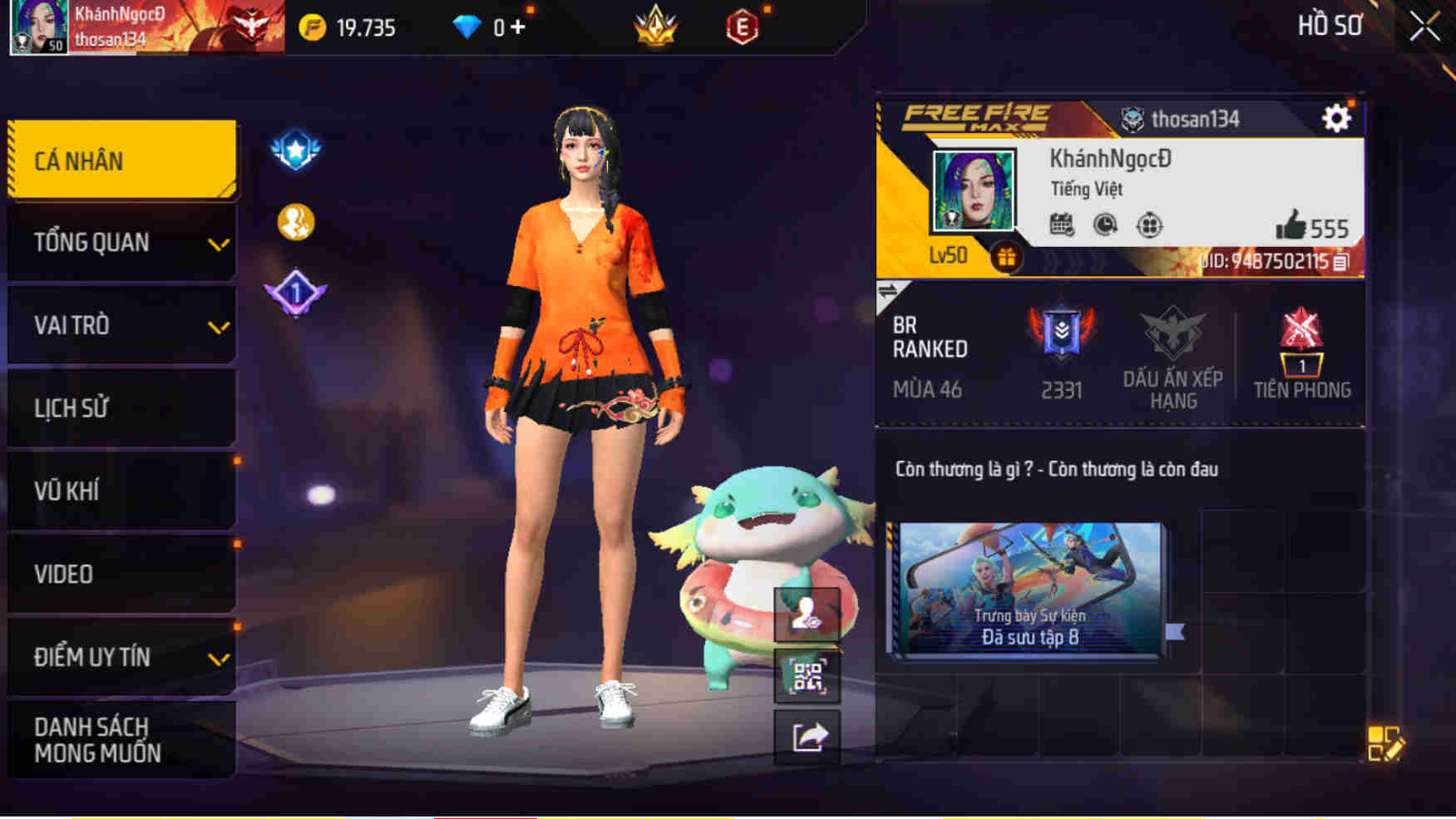Click the character pose/avatar edit icon
Viewport: 1456px width, 819px height.
(x=807, y=616)
